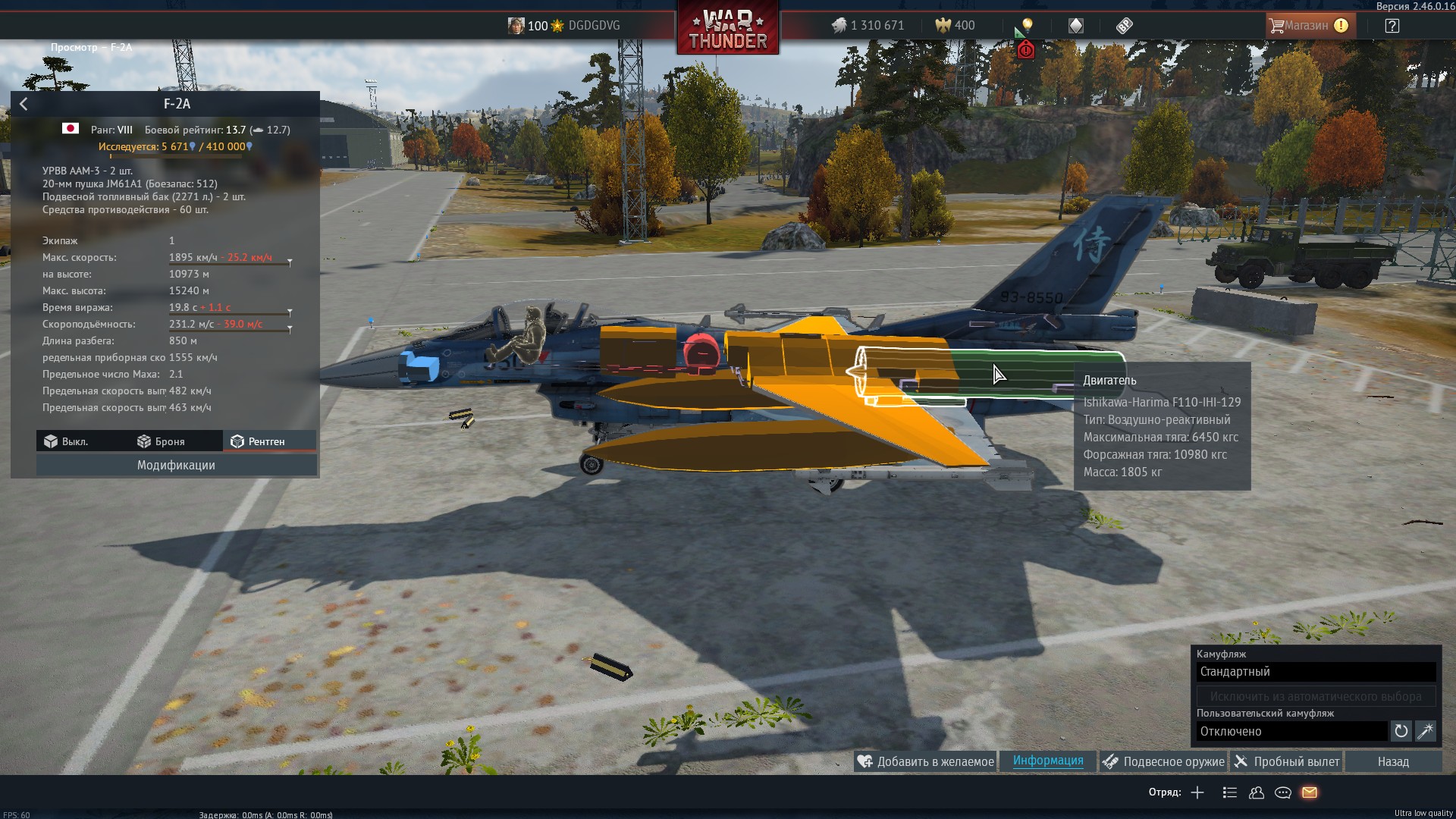Open the help question mark button
The image size is (1456, 819).
[1392, 26]
